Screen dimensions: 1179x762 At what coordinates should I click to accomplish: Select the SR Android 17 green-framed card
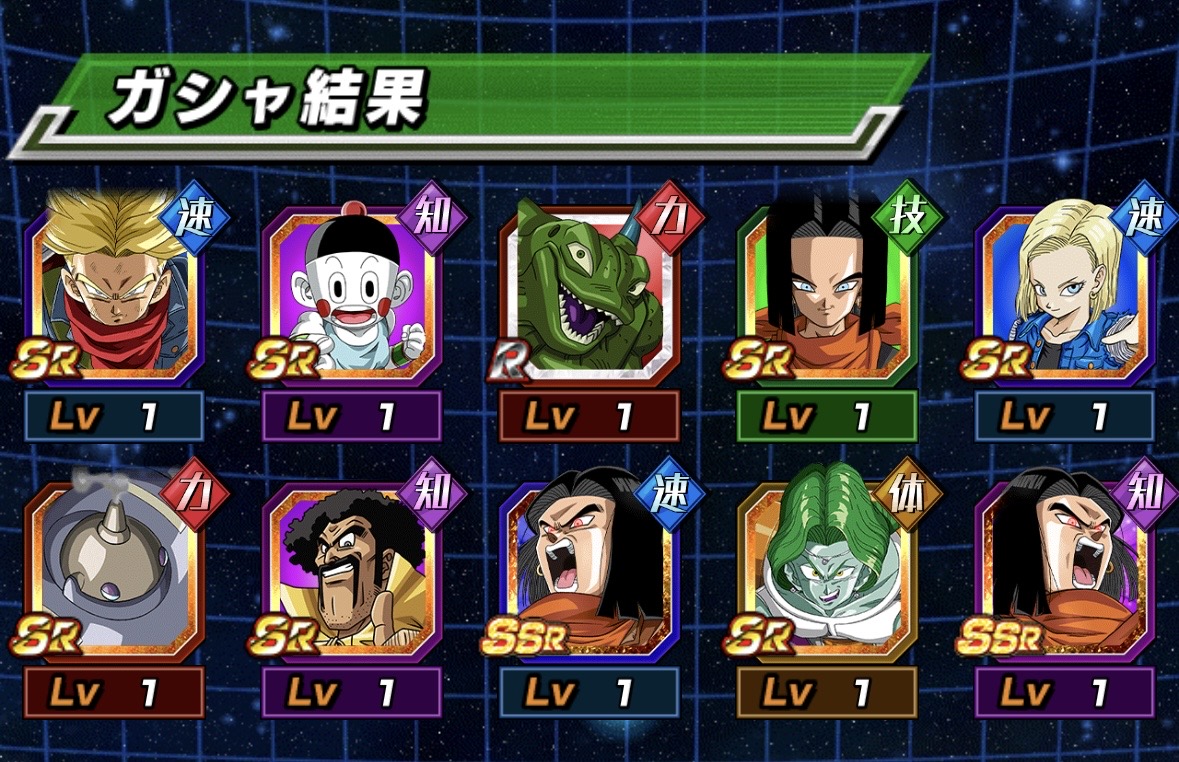tap(827, 293)
